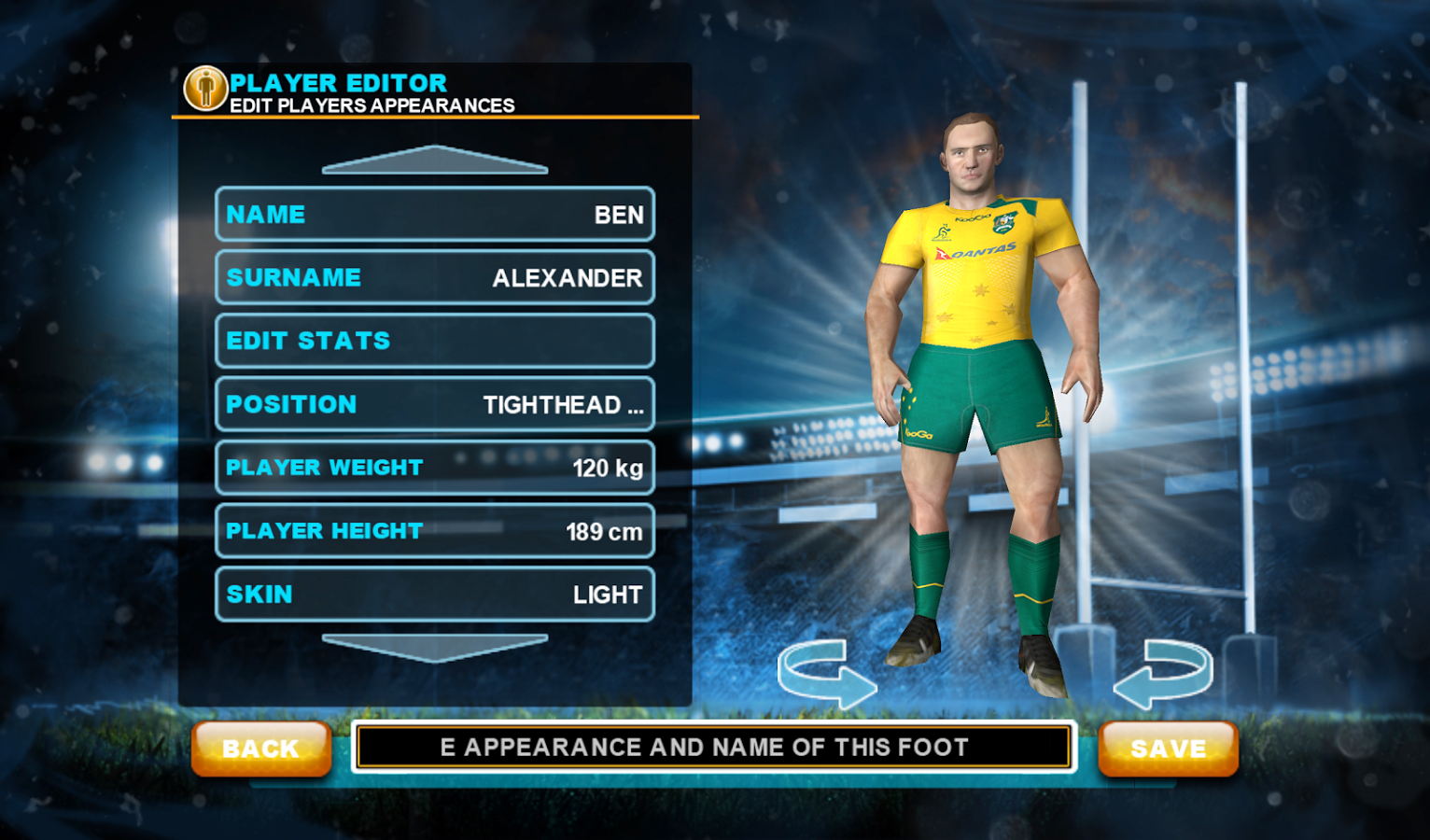Save the player edits

click(1168, 749)
